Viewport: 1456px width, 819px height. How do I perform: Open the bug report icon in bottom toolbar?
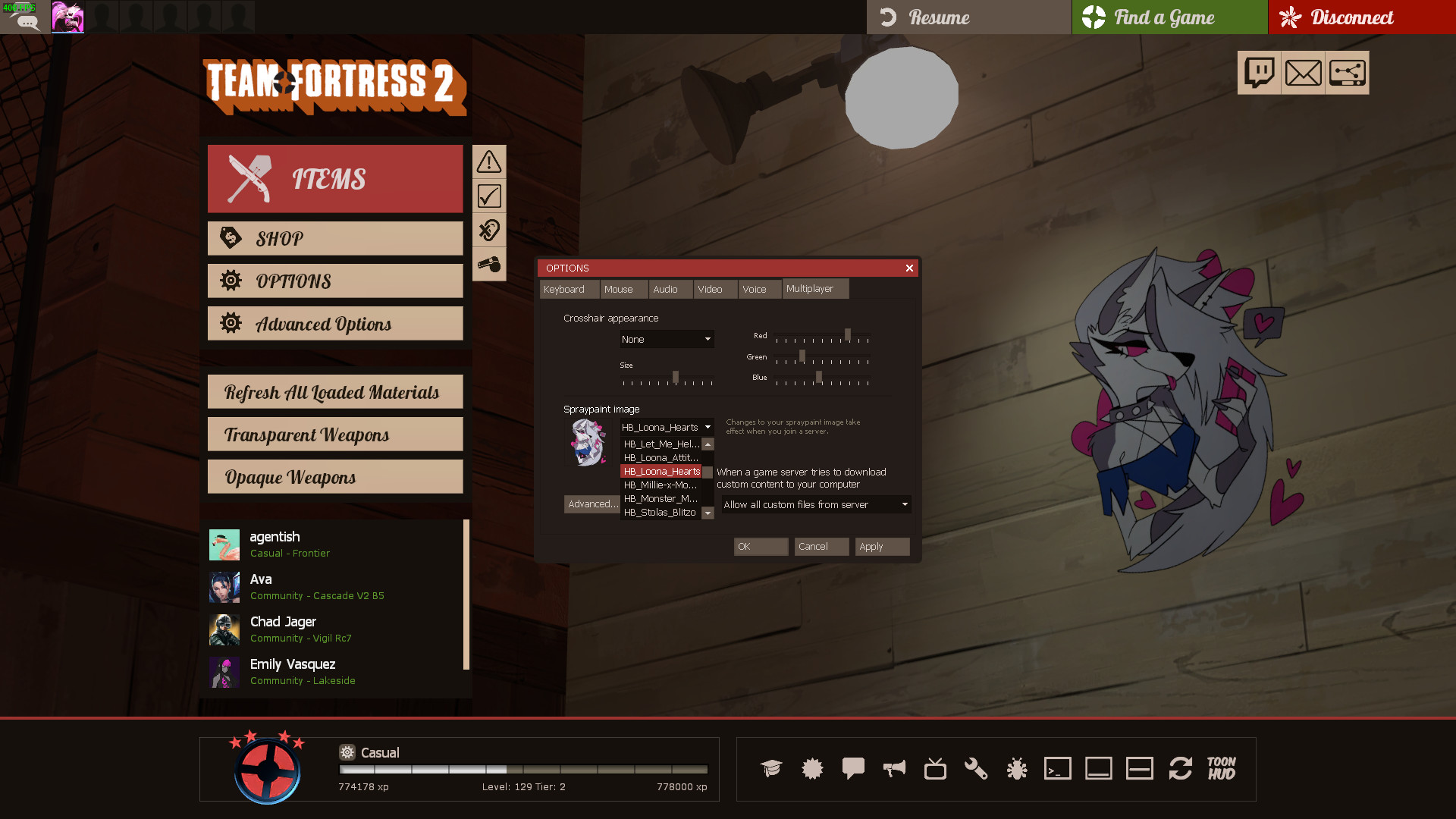(x=1017, y=768)
